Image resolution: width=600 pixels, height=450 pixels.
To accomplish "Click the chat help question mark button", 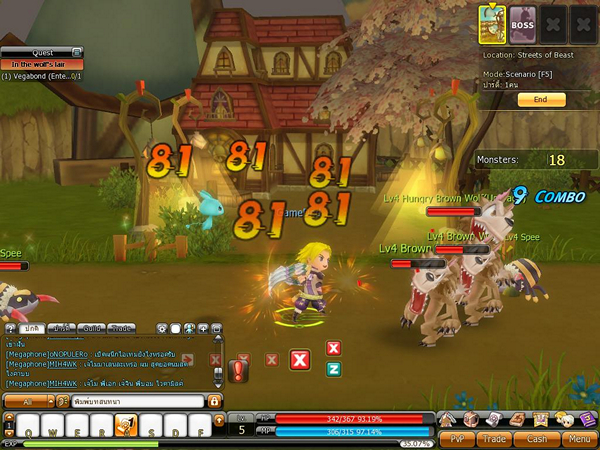I will (x=8, y=328).
